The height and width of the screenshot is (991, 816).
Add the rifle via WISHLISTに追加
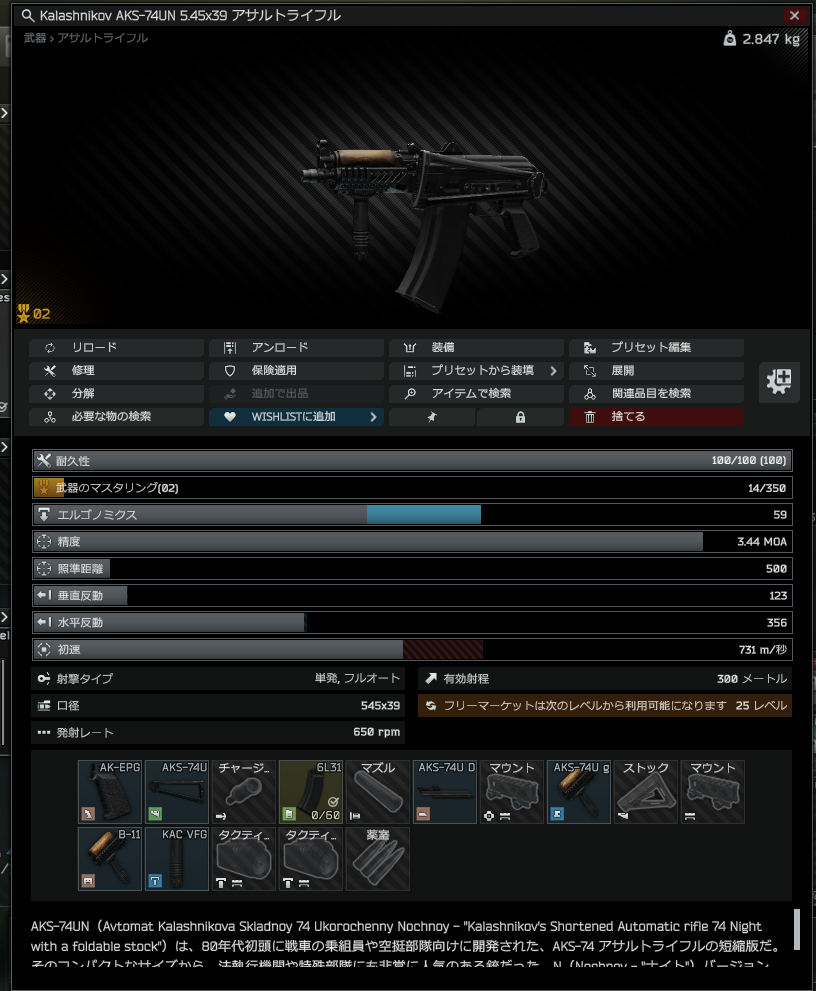pos(296,417)
